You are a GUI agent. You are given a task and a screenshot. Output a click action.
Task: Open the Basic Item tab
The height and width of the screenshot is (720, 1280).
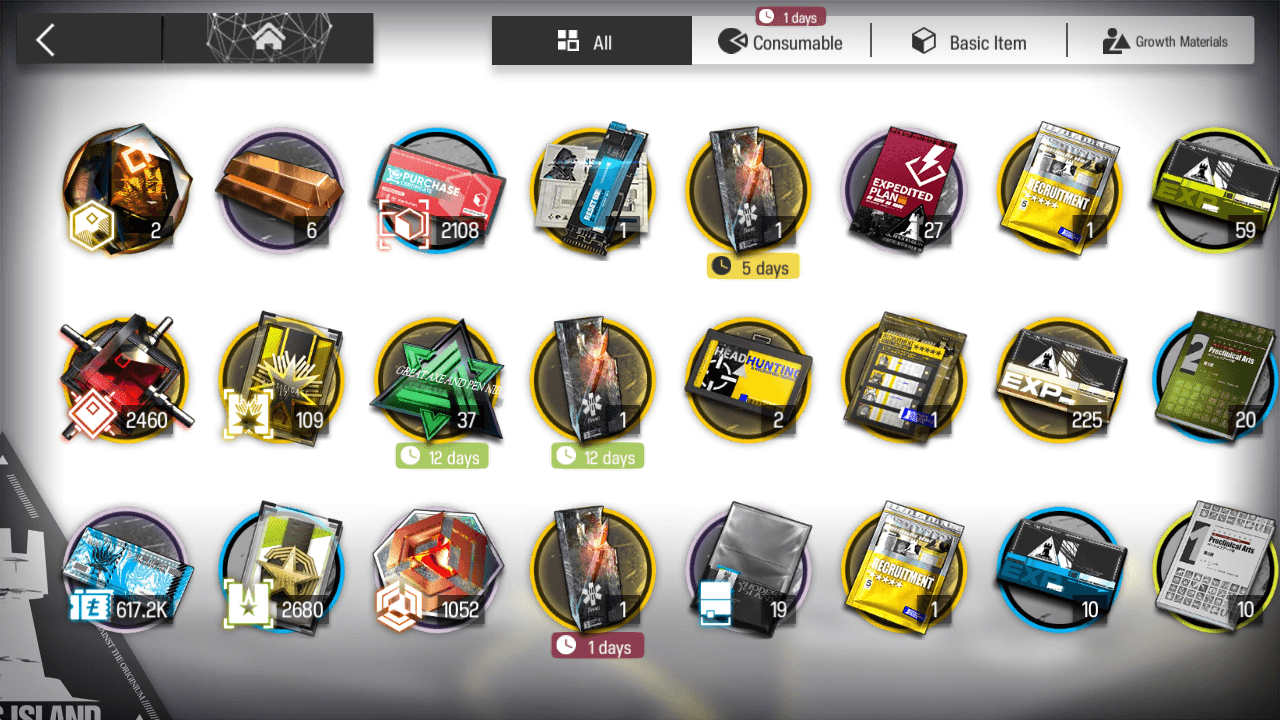tap(968, 42)
